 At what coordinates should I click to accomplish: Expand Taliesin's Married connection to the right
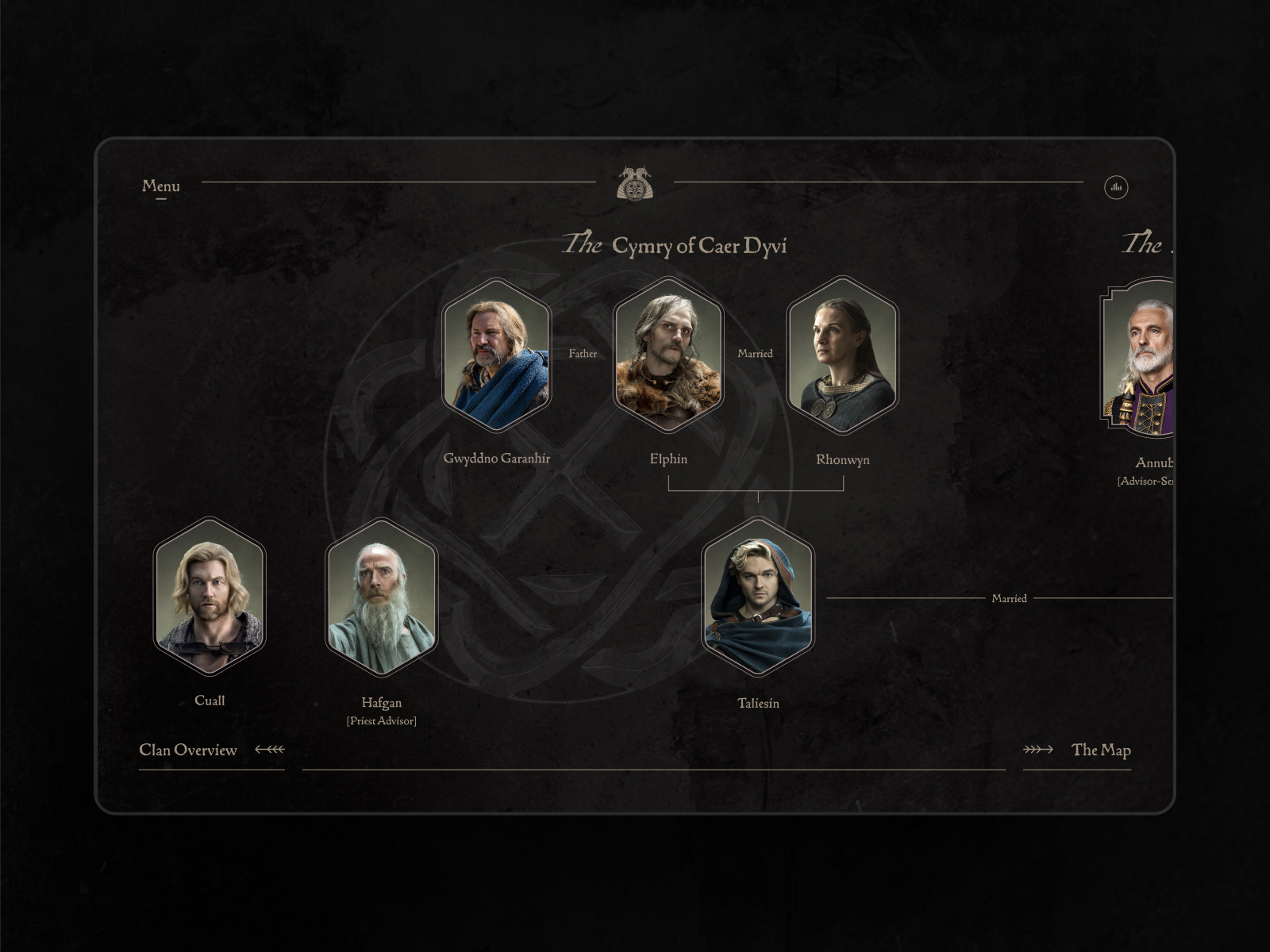click(x=1009, y=600)
